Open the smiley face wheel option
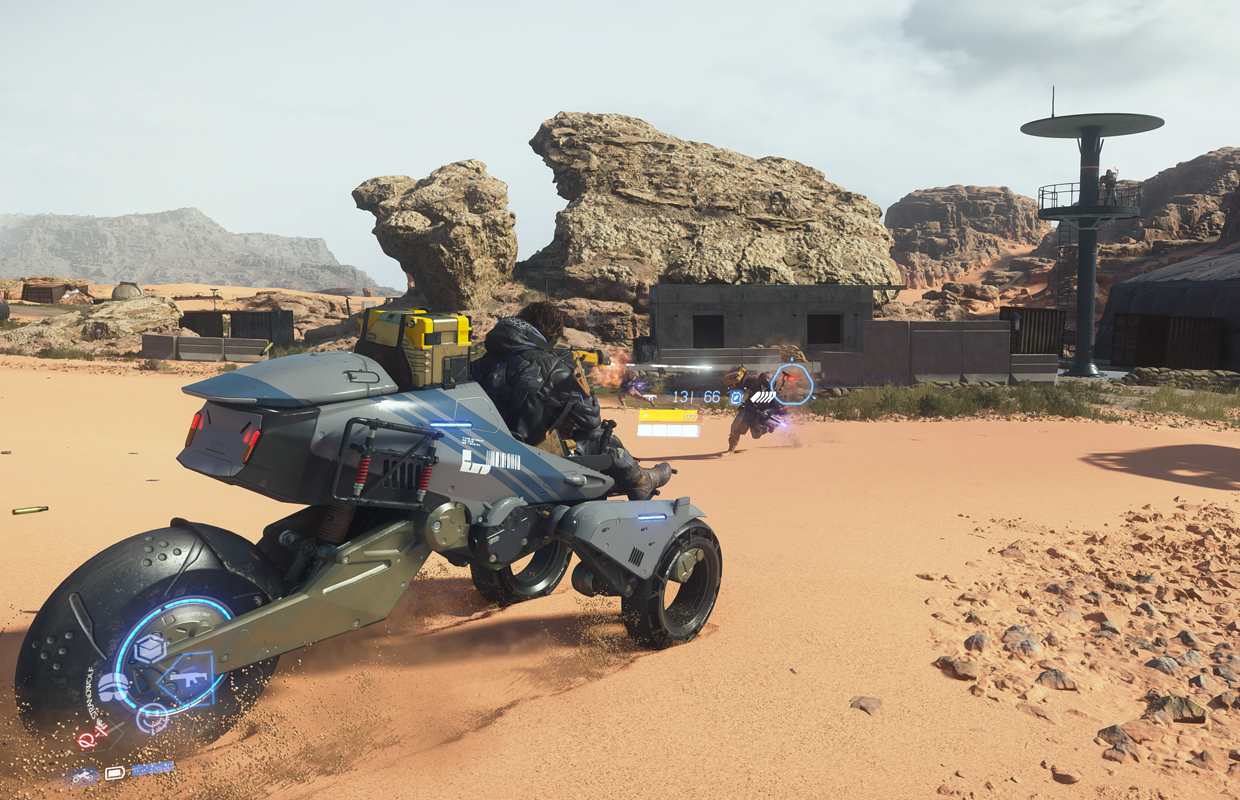Viewport: 1240px width, 800px height. pyautogui.click(x=151, y=716)
